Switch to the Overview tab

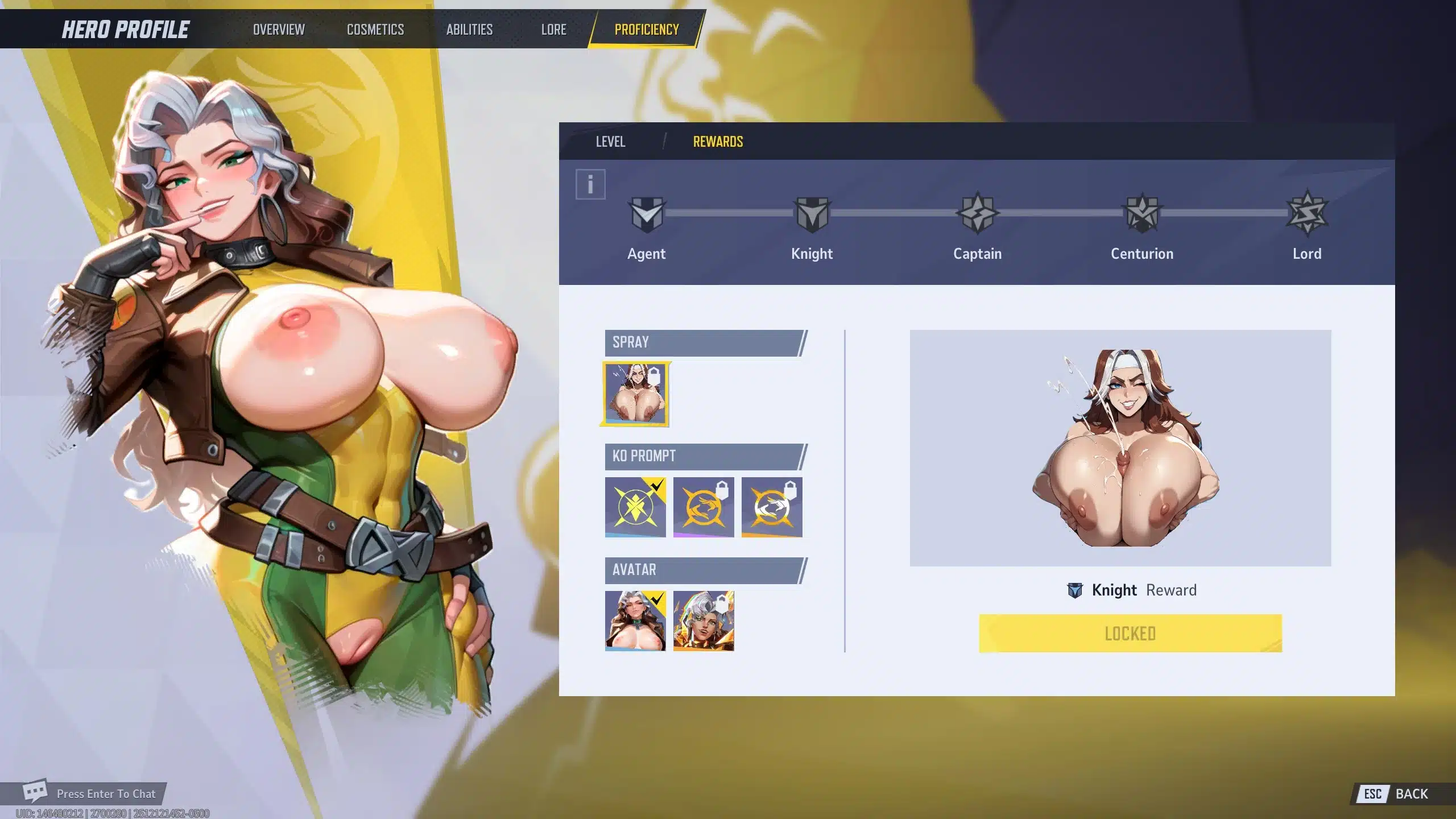point(279,30)
